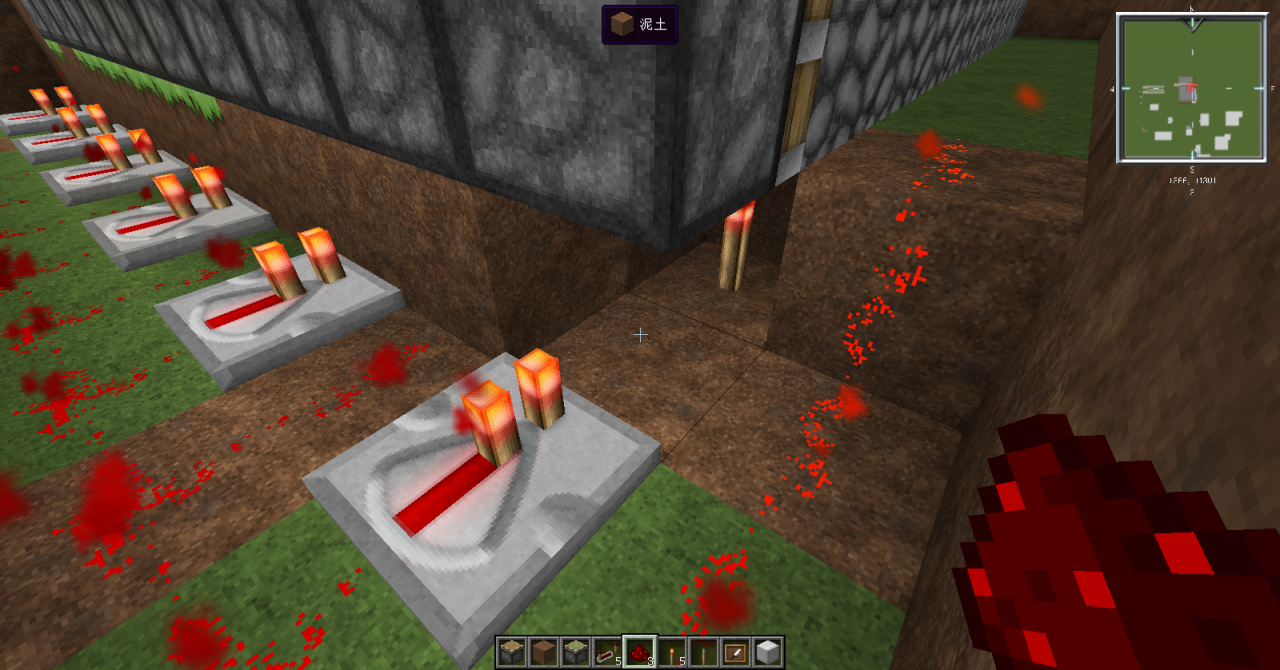
Task: Choose the white block hotbar slot
Action: point(767,652)
